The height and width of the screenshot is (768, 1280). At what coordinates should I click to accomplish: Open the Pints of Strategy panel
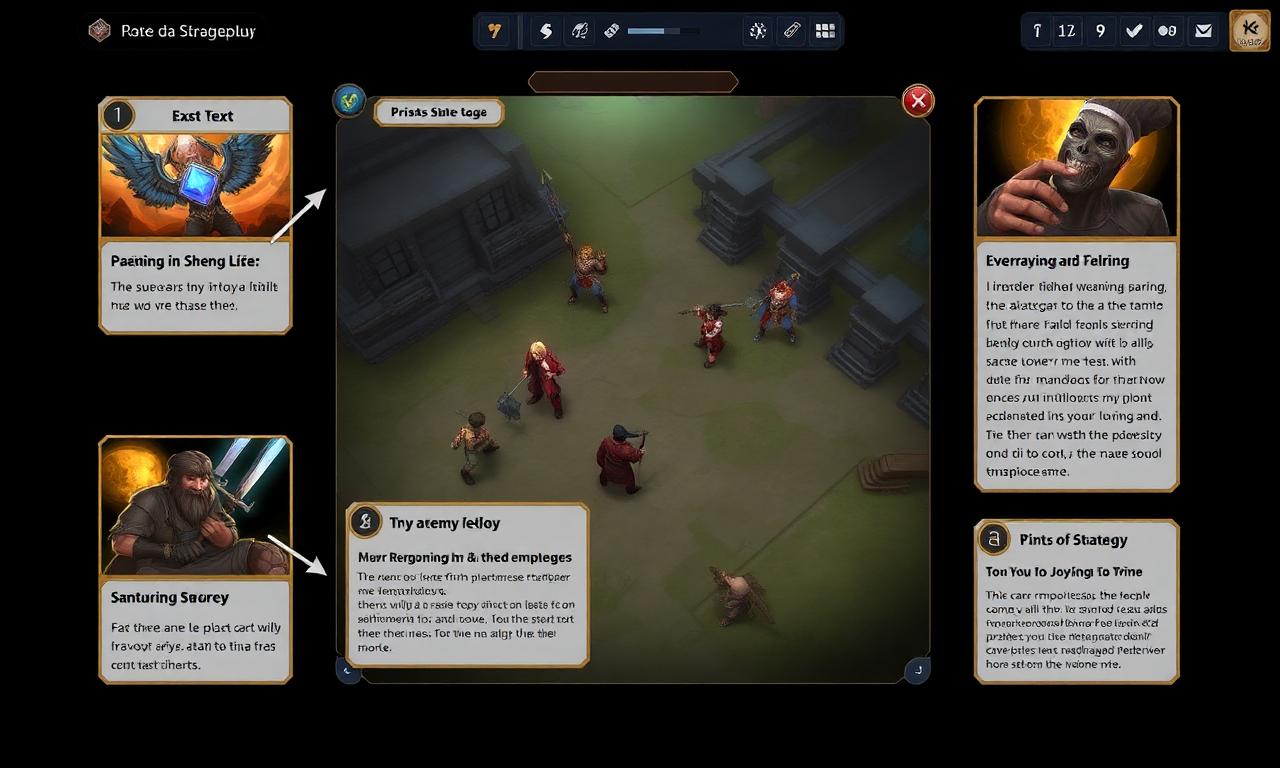click(x=1076, y=540)
